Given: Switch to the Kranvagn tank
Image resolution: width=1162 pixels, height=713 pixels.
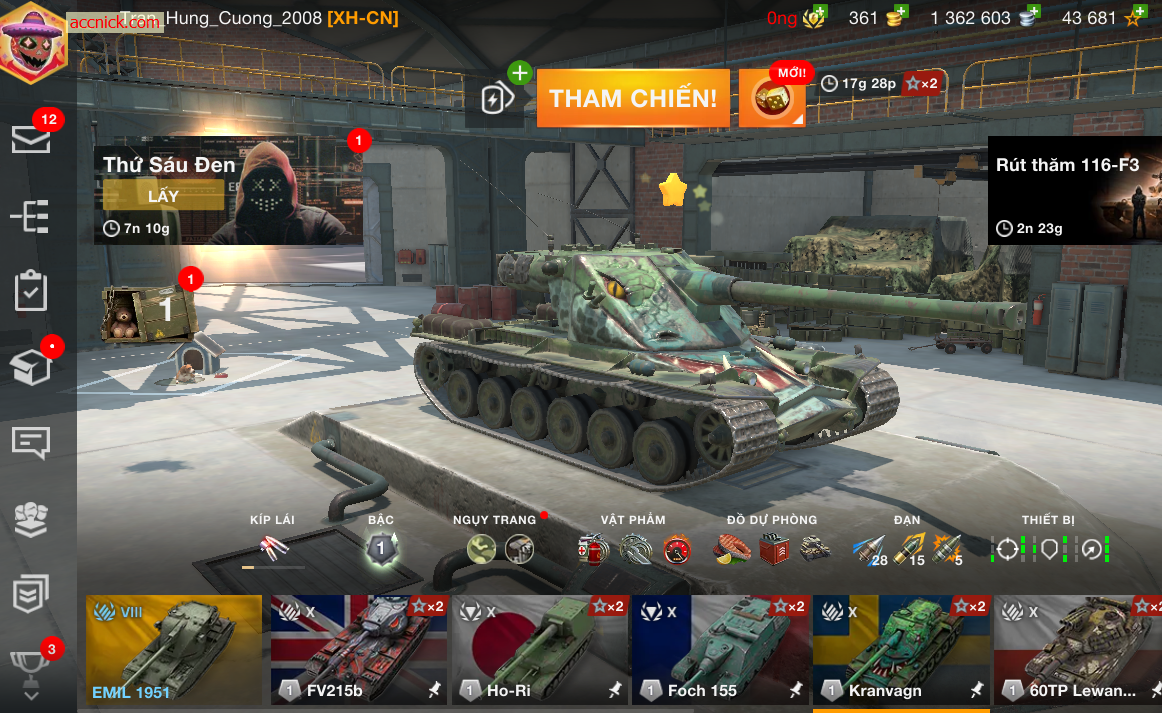Looking at the screenshot, I should (x=900, y=649).
